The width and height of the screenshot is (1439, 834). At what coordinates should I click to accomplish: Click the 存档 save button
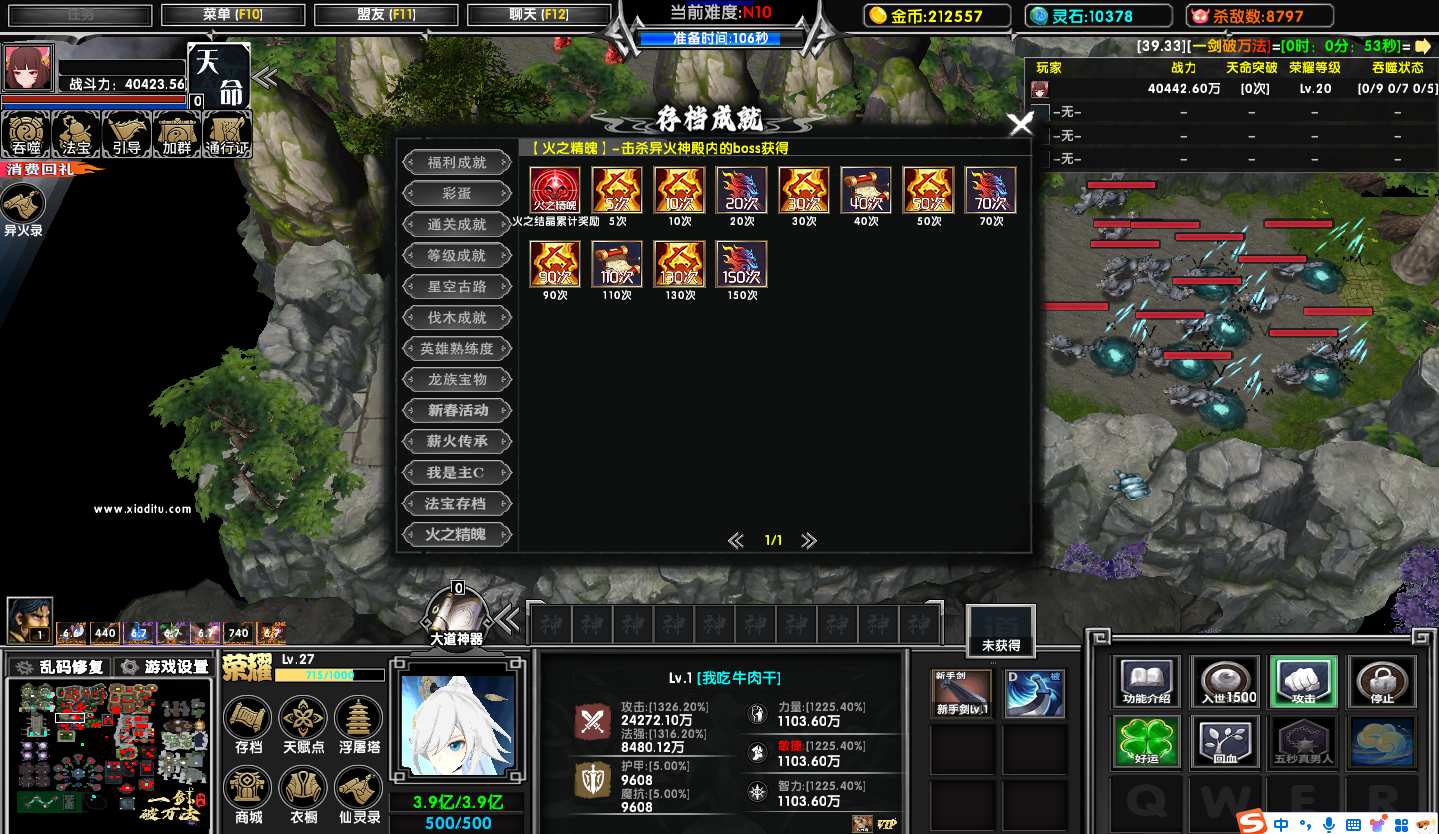(248, 723)
